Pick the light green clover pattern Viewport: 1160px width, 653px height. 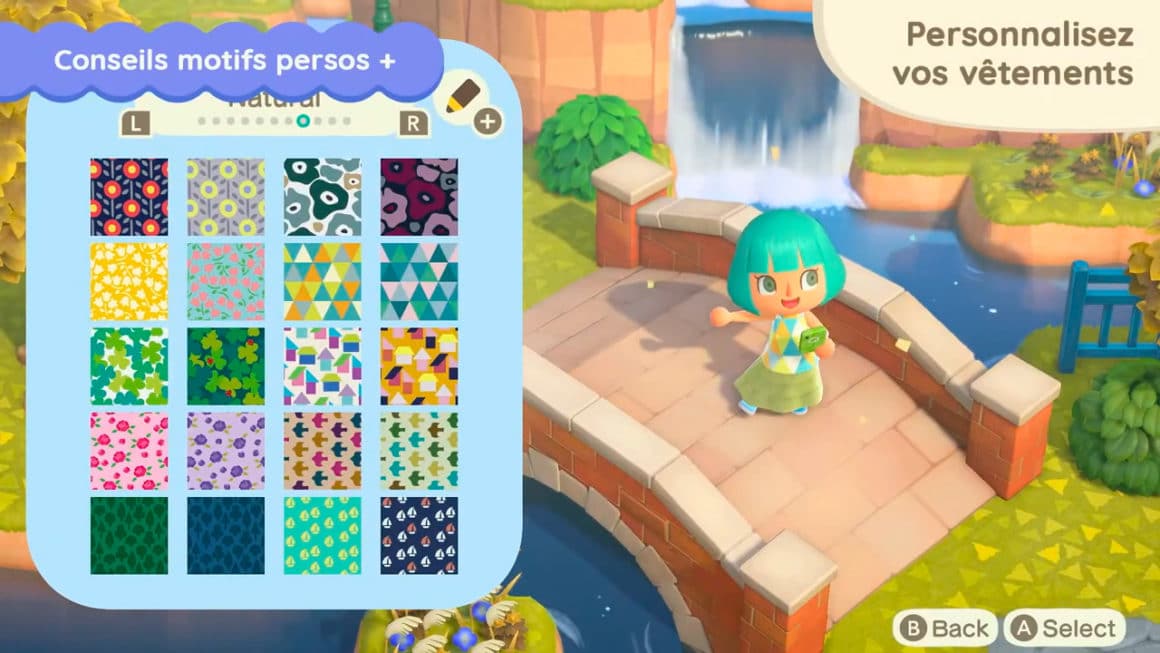tap(129, 366)
